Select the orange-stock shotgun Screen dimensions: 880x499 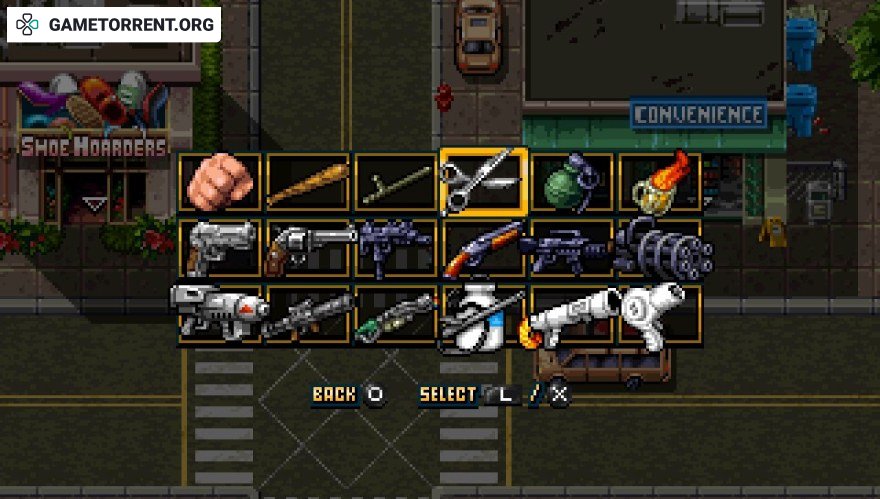point(484,247)
